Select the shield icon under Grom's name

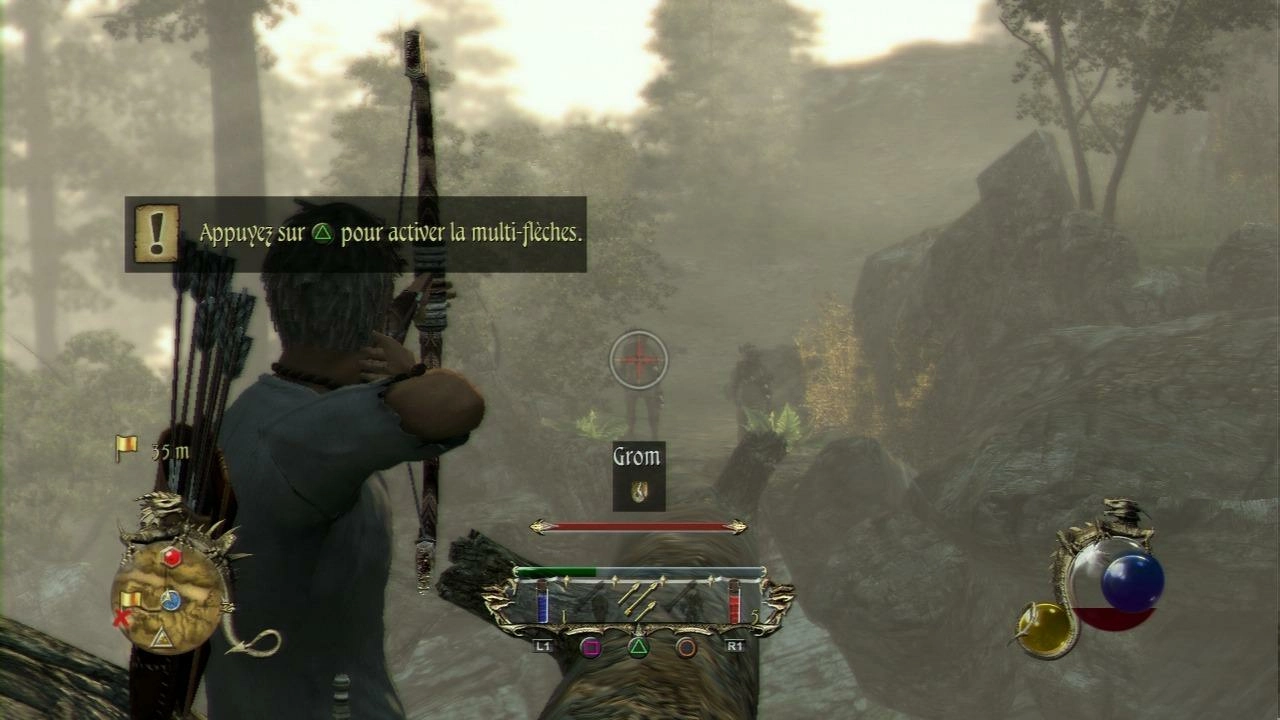639,490
